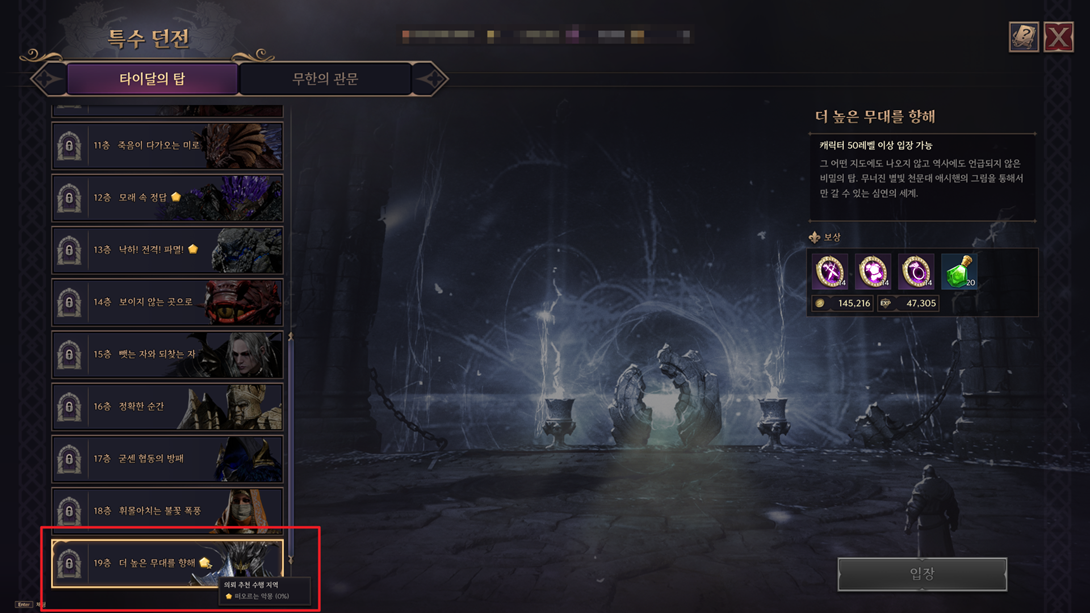Click the right arrow beside the tabs
This screenshot has width=1090, height=613.
(430, 79)
